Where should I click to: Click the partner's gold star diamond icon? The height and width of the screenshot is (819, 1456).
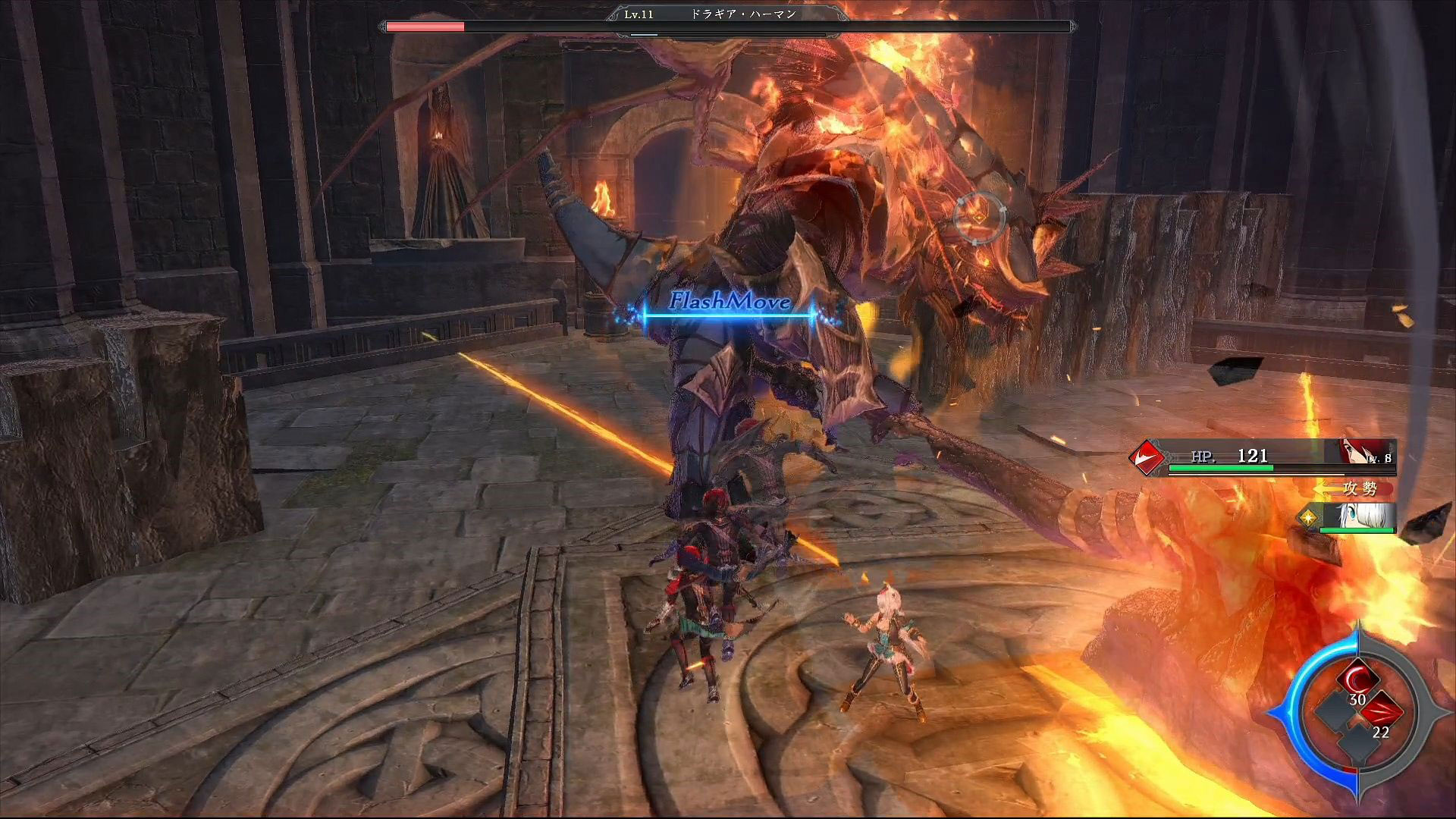[x=1308, y=518]
